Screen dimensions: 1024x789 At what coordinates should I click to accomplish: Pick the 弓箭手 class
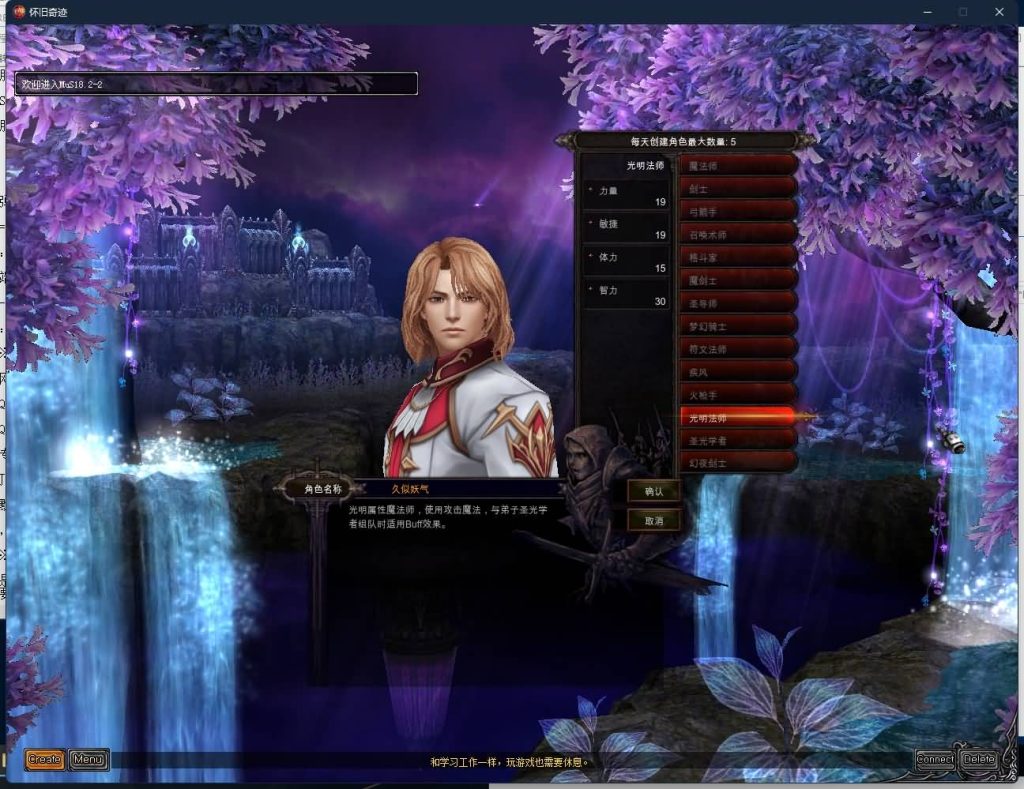[x=738, y=211]
